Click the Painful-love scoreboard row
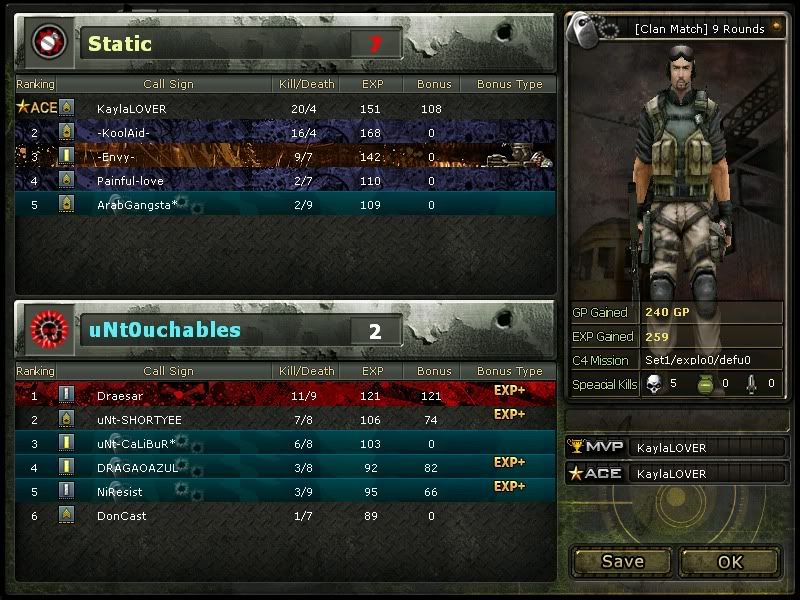The width and height of the screenshot is (800, 600). (x=285, y=181)
